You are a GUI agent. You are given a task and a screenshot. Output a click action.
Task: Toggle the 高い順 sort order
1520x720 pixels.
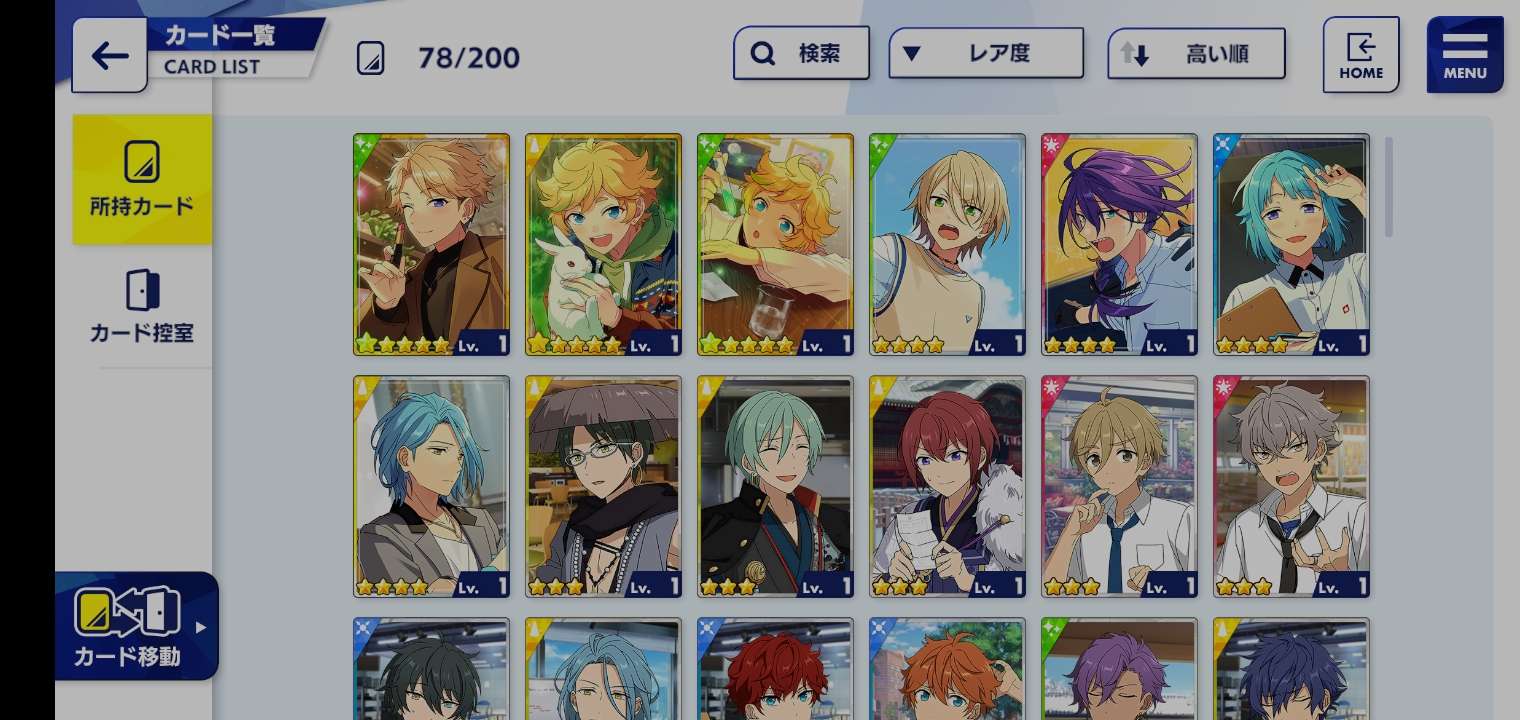1196,53
